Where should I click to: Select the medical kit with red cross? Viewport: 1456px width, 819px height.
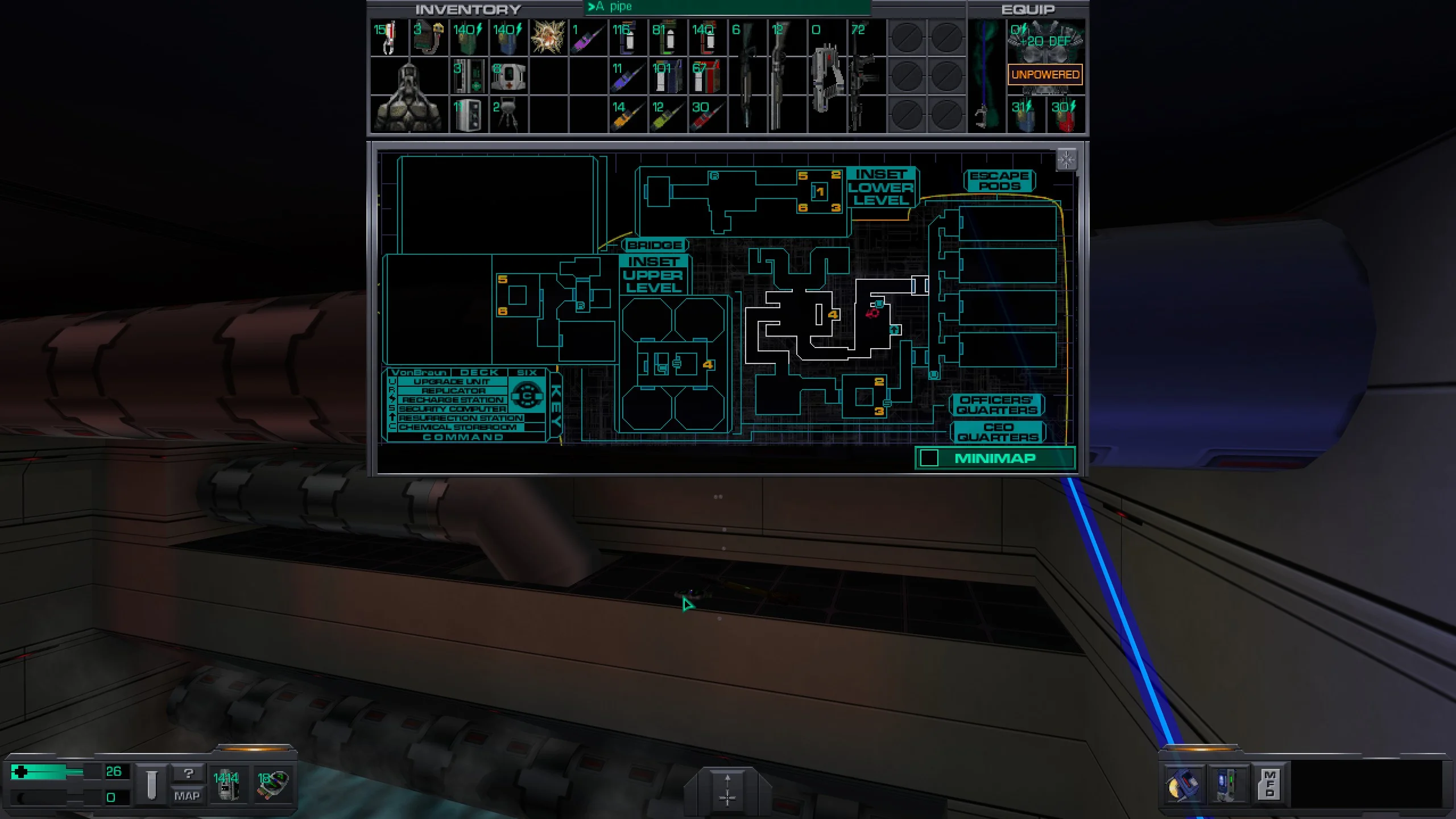click(x=508, y=76)
